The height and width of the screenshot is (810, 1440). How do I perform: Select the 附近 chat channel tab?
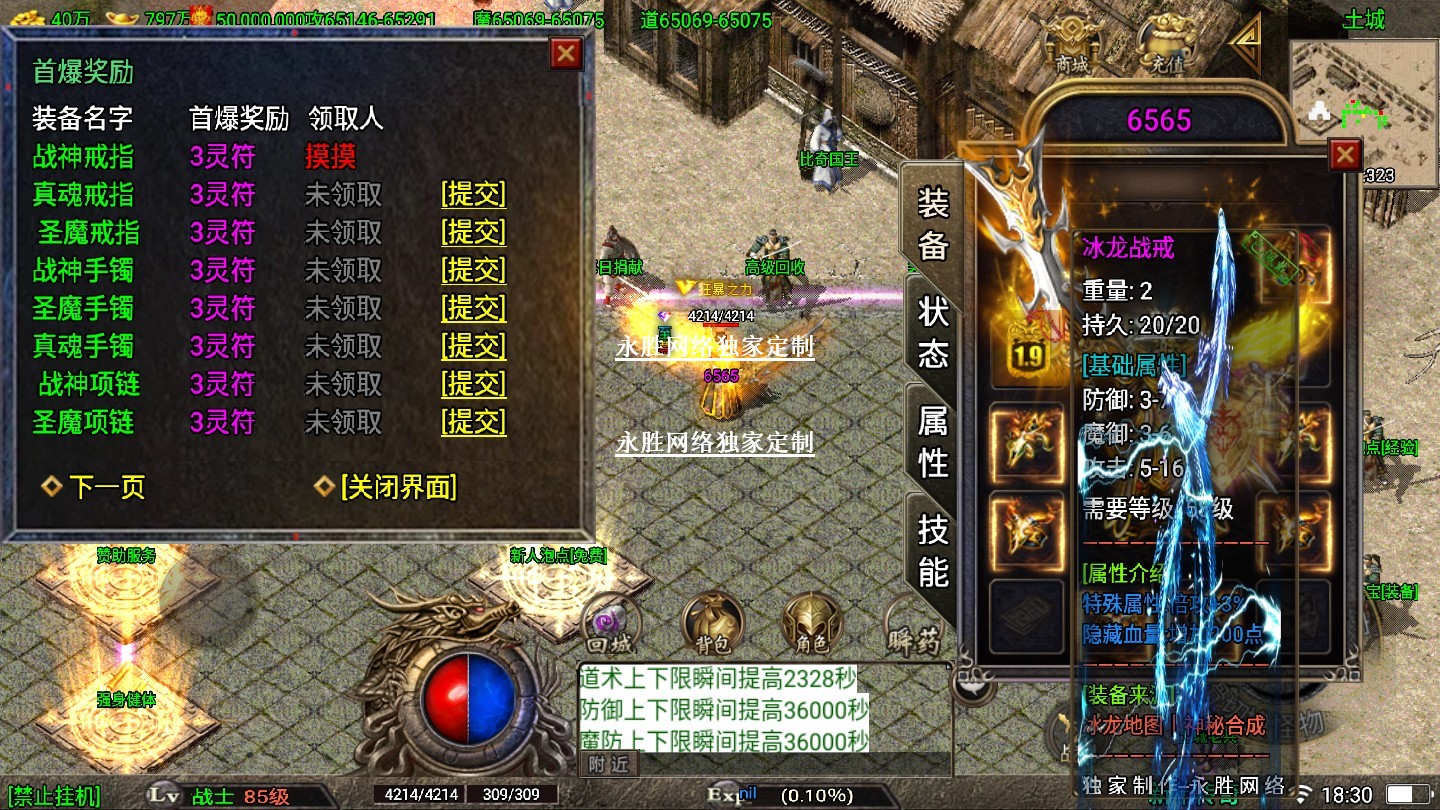608,765
